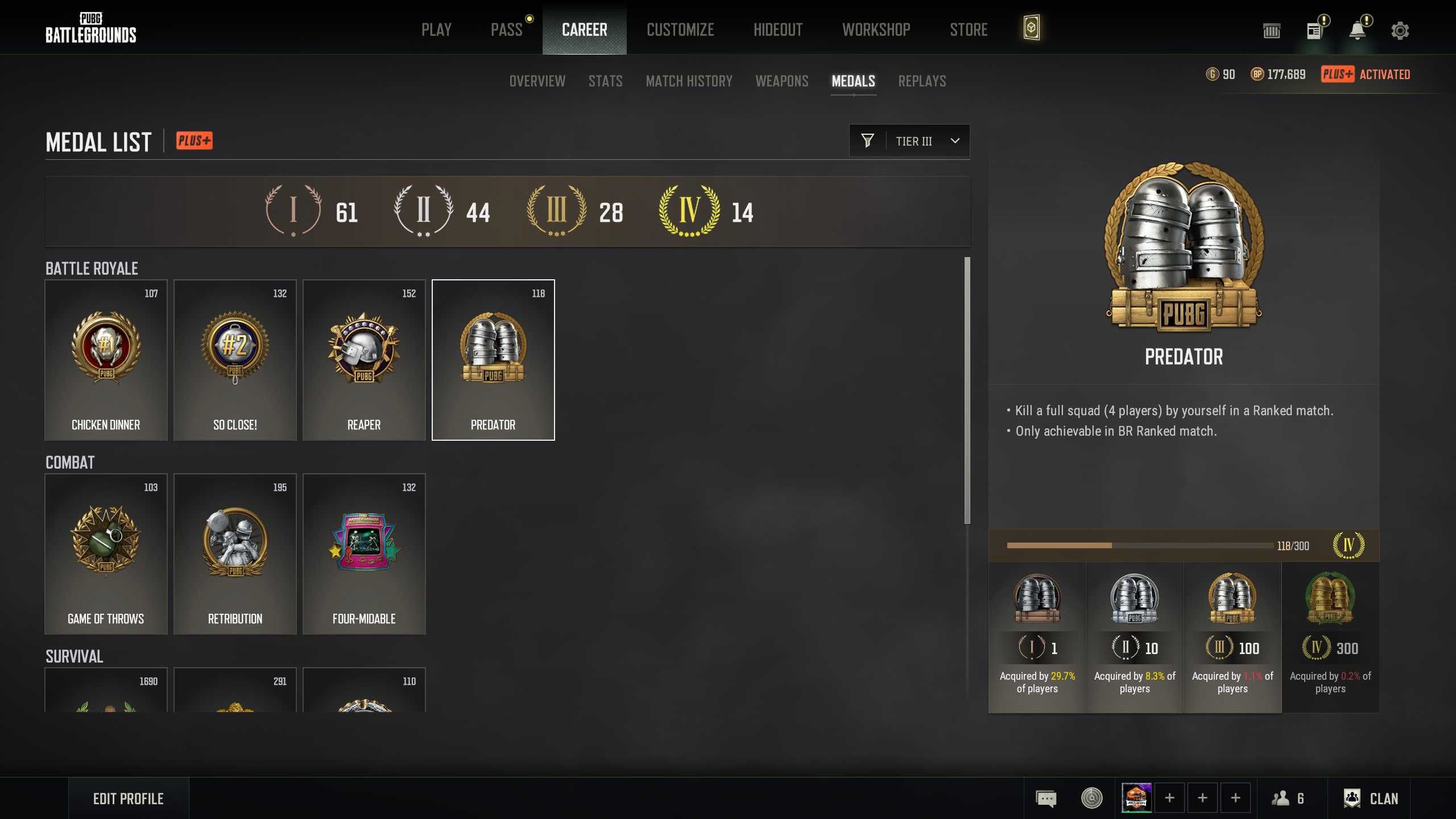
Task: Open the Replays tab
Action: pos(922,81)
